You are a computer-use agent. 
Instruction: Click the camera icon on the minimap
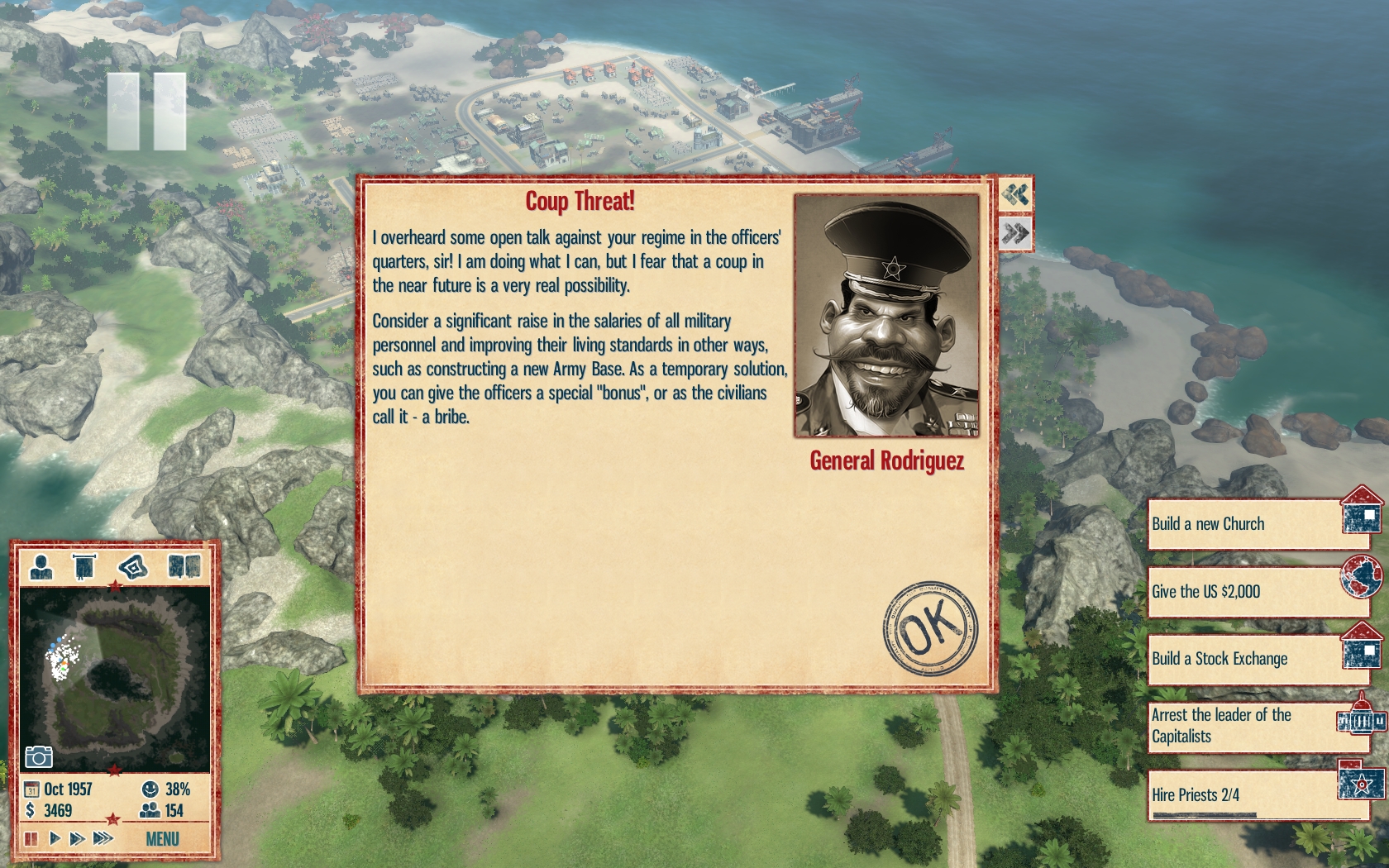pyautogui.click(x=39, y=756)
